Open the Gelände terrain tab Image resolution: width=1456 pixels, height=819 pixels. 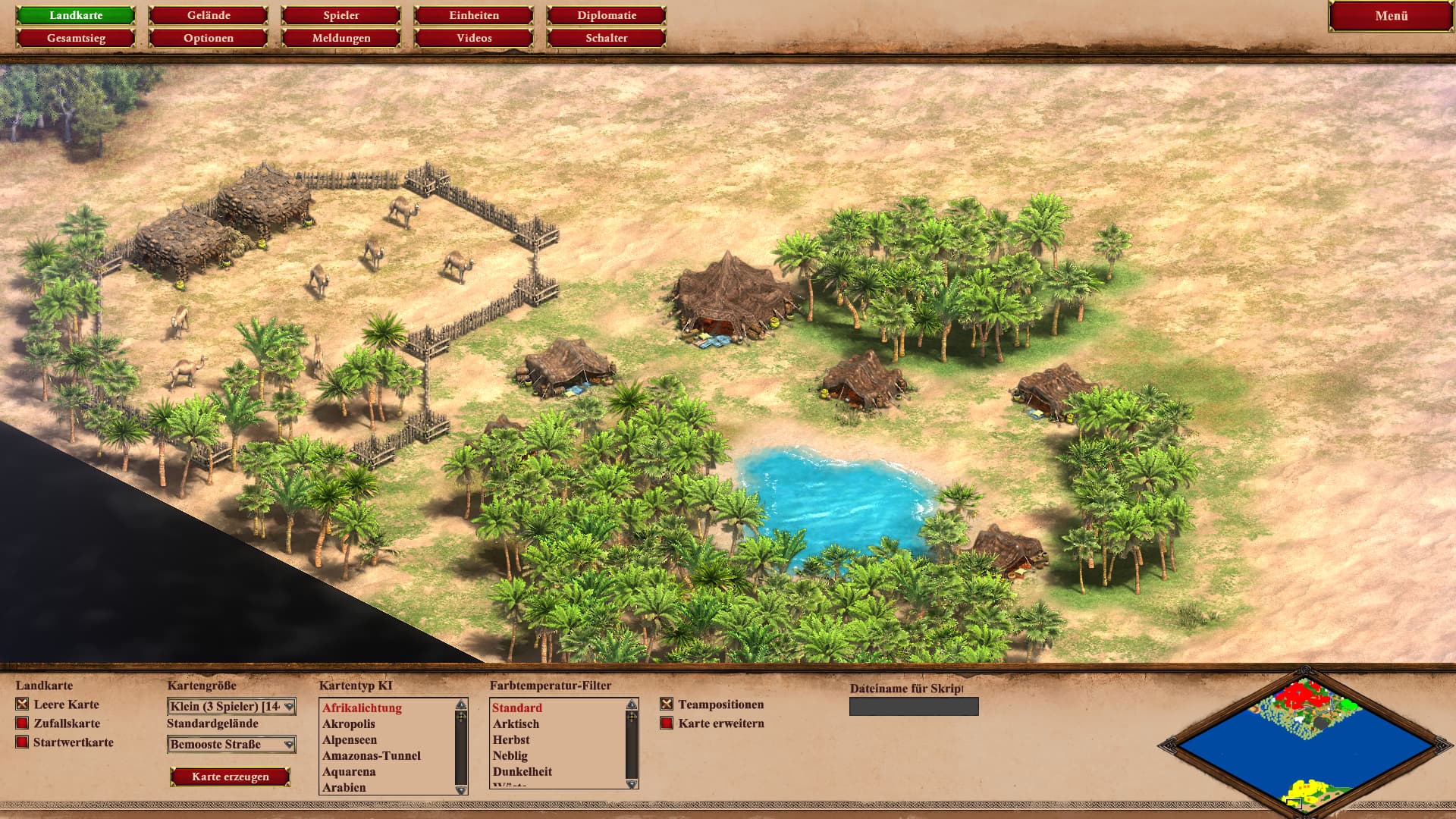(209, 15)
